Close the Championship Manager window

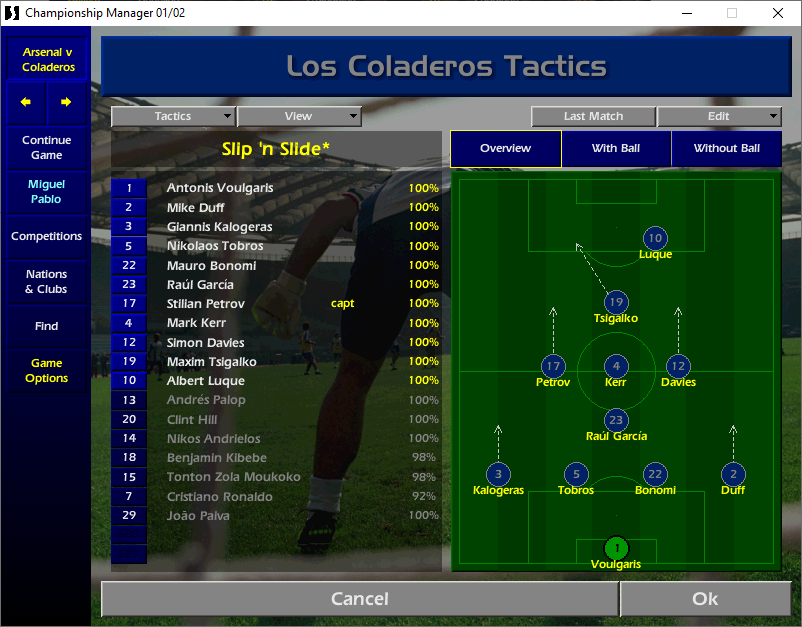[x=778, y=13]
